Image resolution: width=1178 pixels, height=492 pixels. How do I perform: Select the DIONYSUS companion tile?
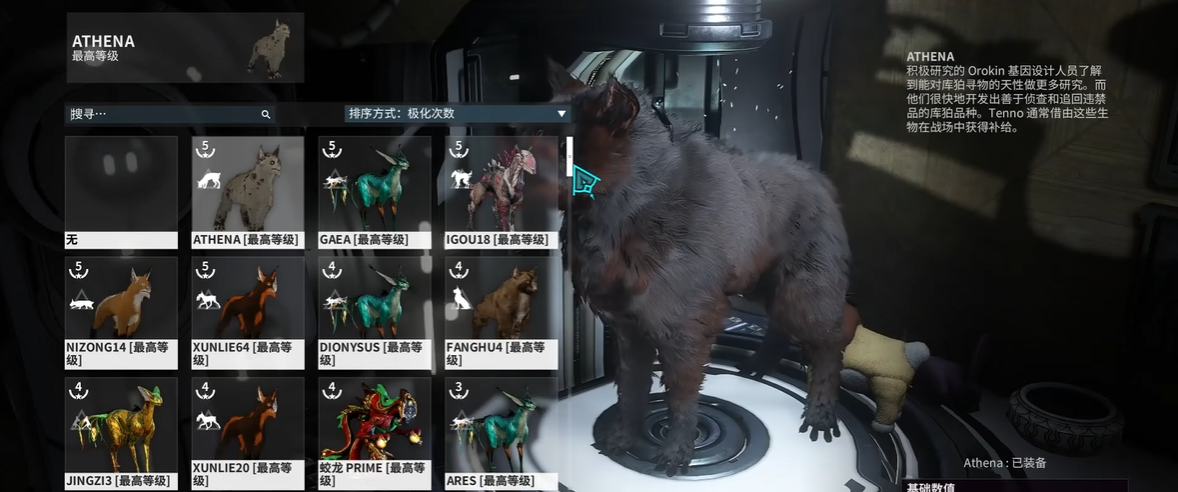pos(375,312)
